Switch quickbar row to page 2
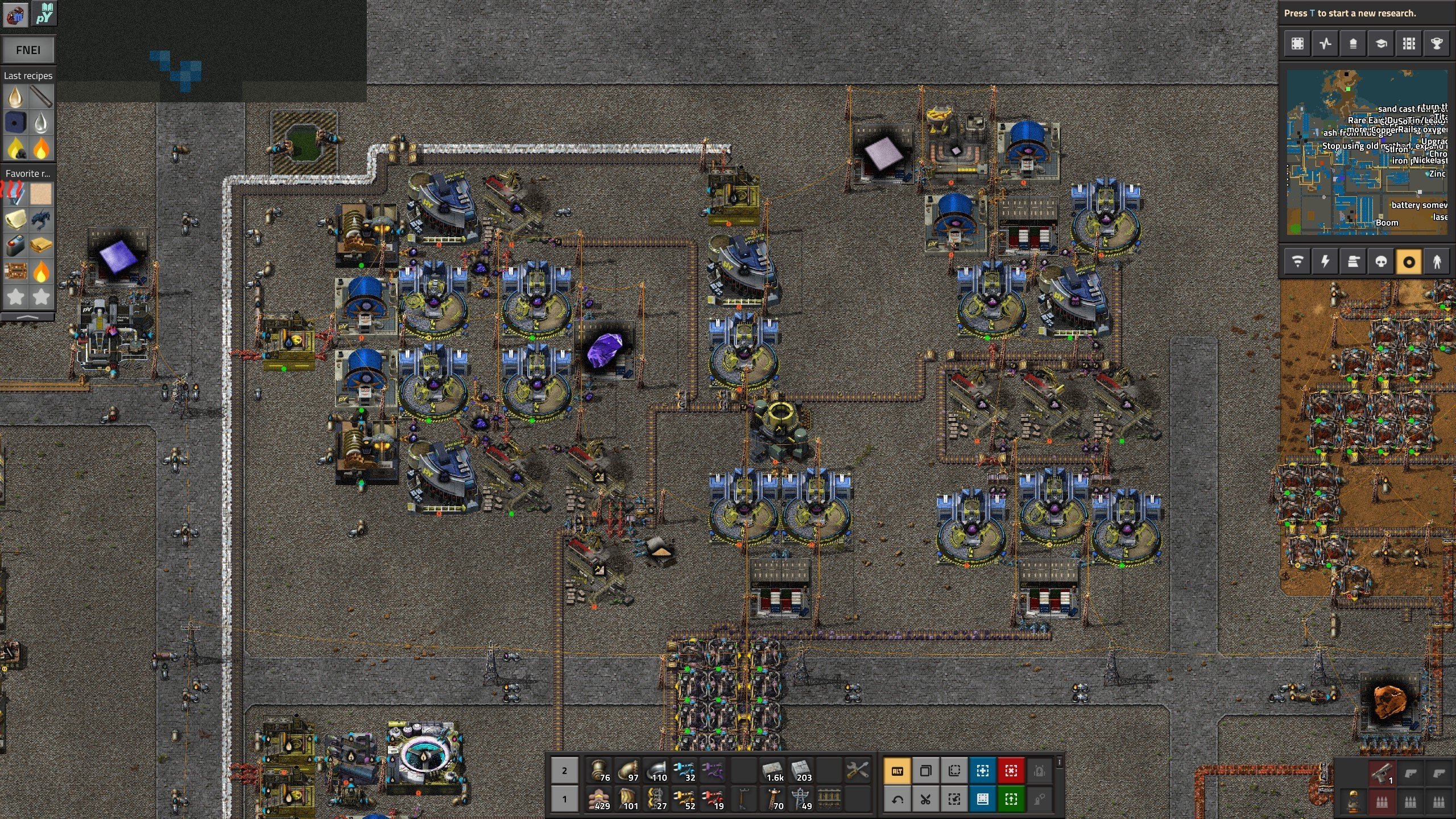 (x=565, y=771)
